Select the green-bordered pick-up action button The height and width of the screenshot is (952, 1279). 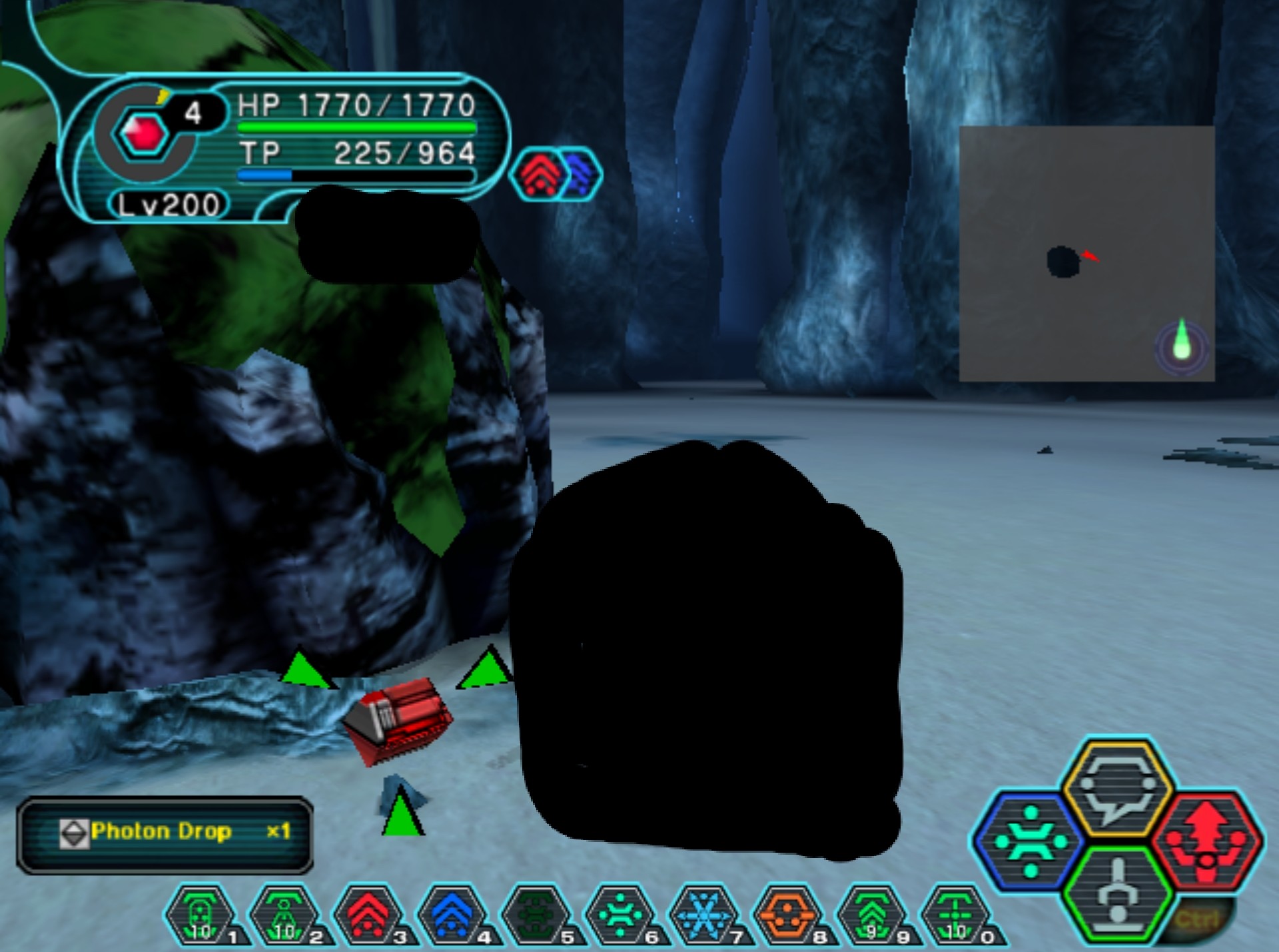click(x=1116, y=893)
